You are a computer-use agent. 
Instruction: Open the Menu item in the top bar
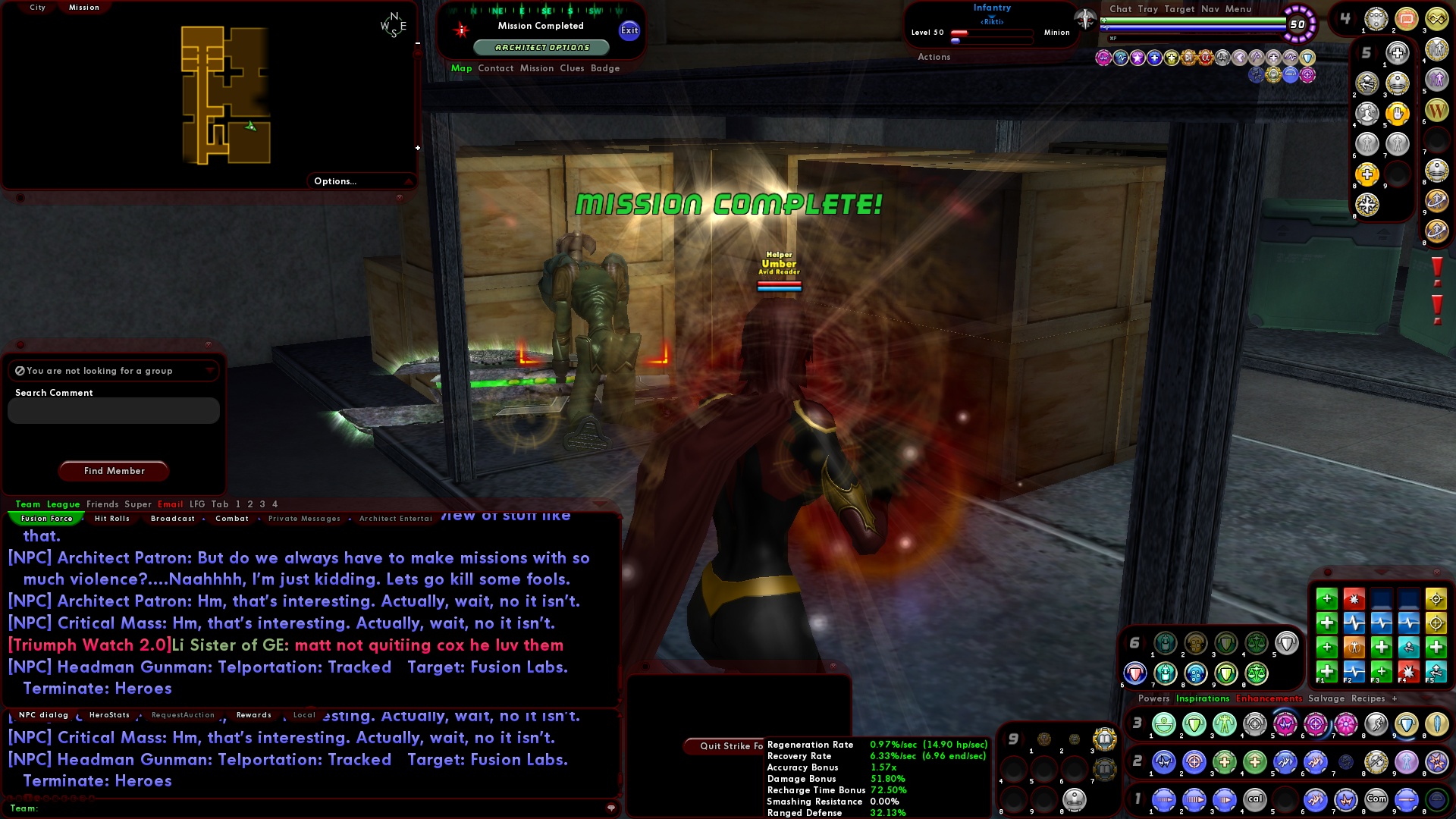[x=1241, y=9]
